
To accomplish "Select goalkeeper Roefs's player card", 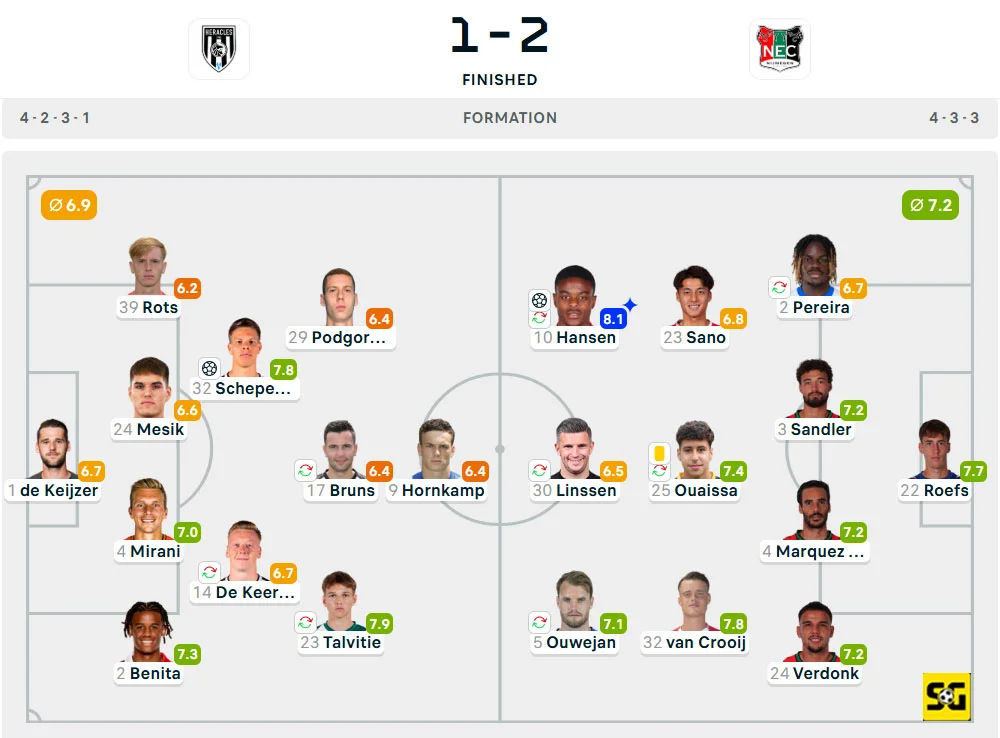I will tap(934, 450).
